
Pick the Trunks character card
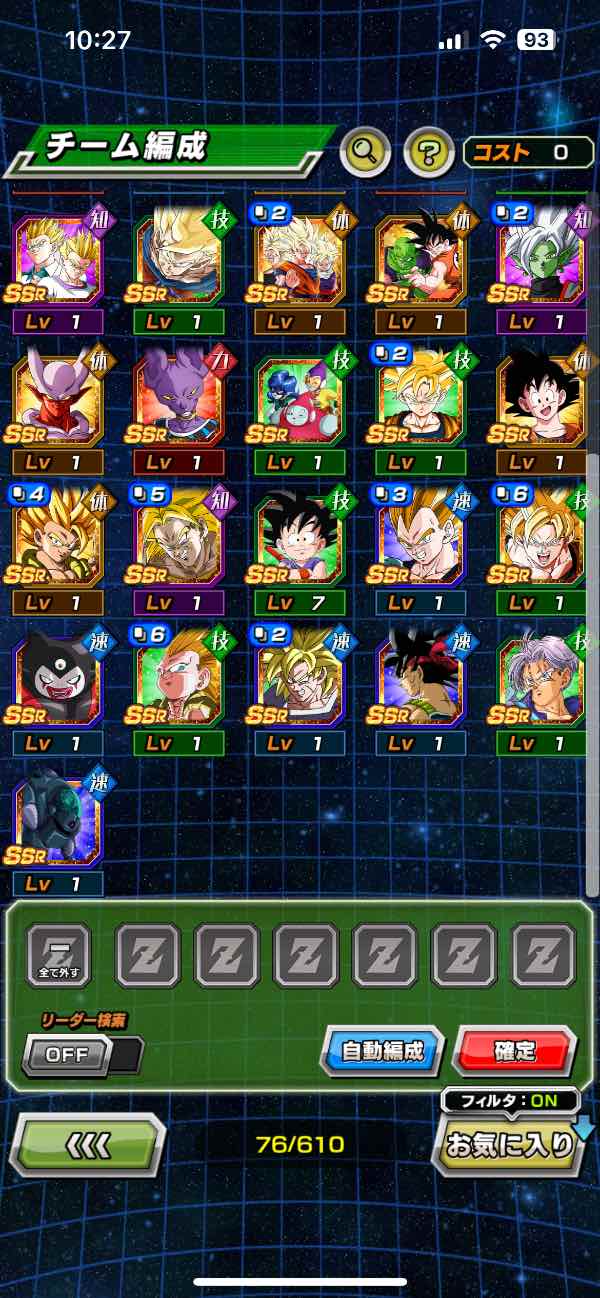coord(541,683)
